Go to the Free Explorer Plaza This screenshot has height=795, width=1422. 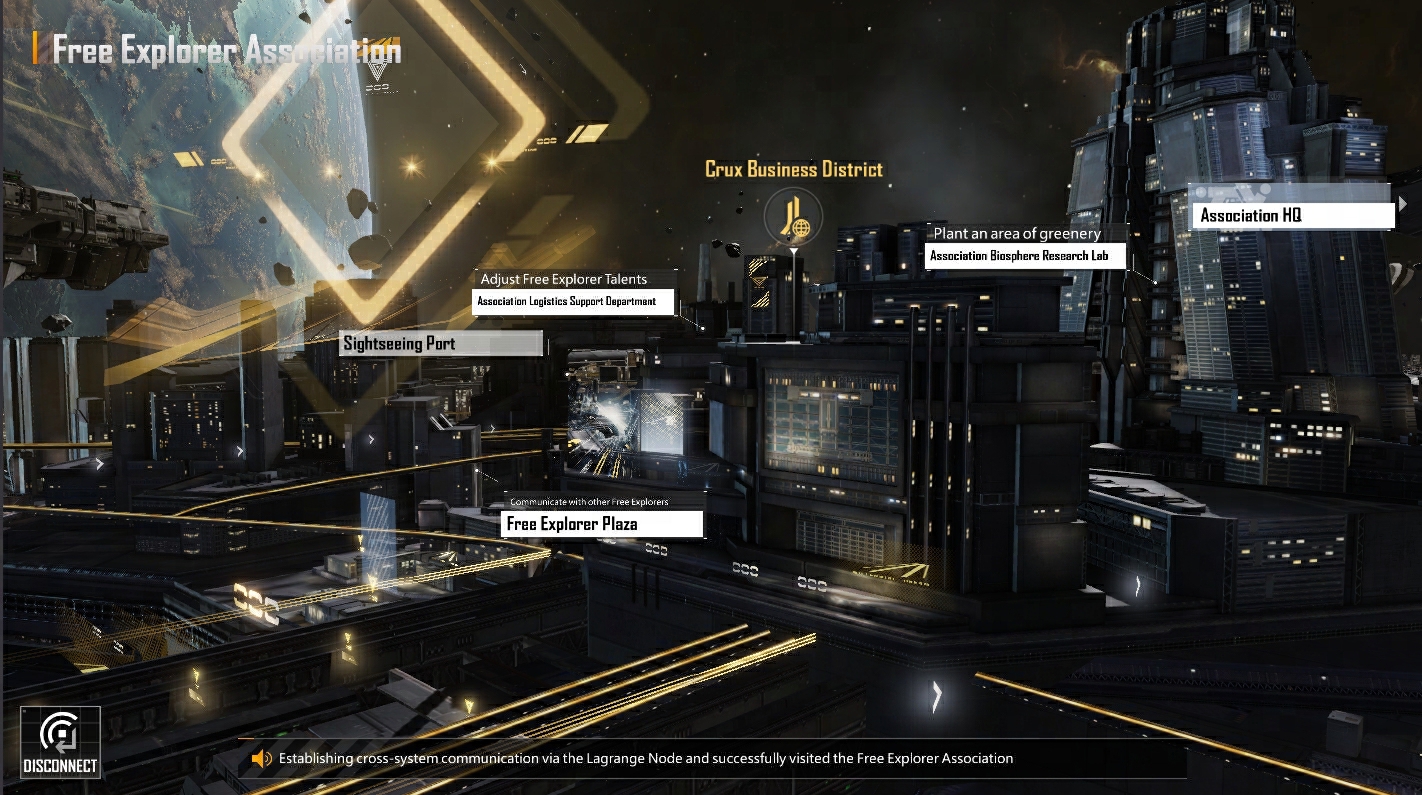602,524
